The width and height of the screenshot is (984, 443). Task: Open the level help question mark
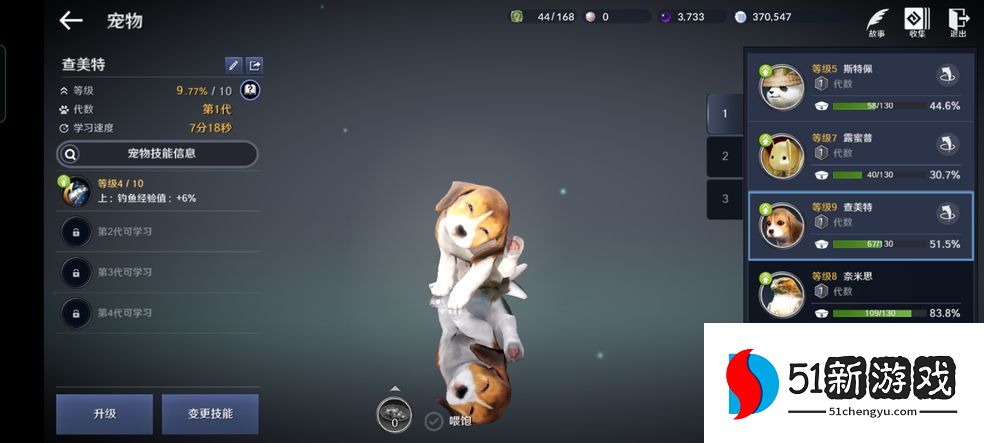[250, 90]
